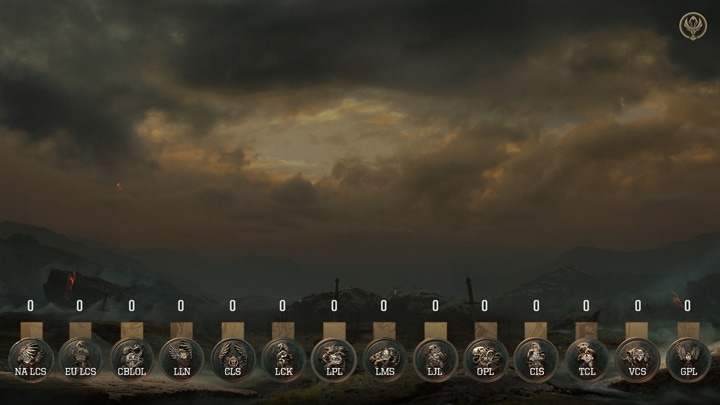This screenshot has height=405, width=720.
Task: Open the CLS region medallion
Action: click(232, 358)
